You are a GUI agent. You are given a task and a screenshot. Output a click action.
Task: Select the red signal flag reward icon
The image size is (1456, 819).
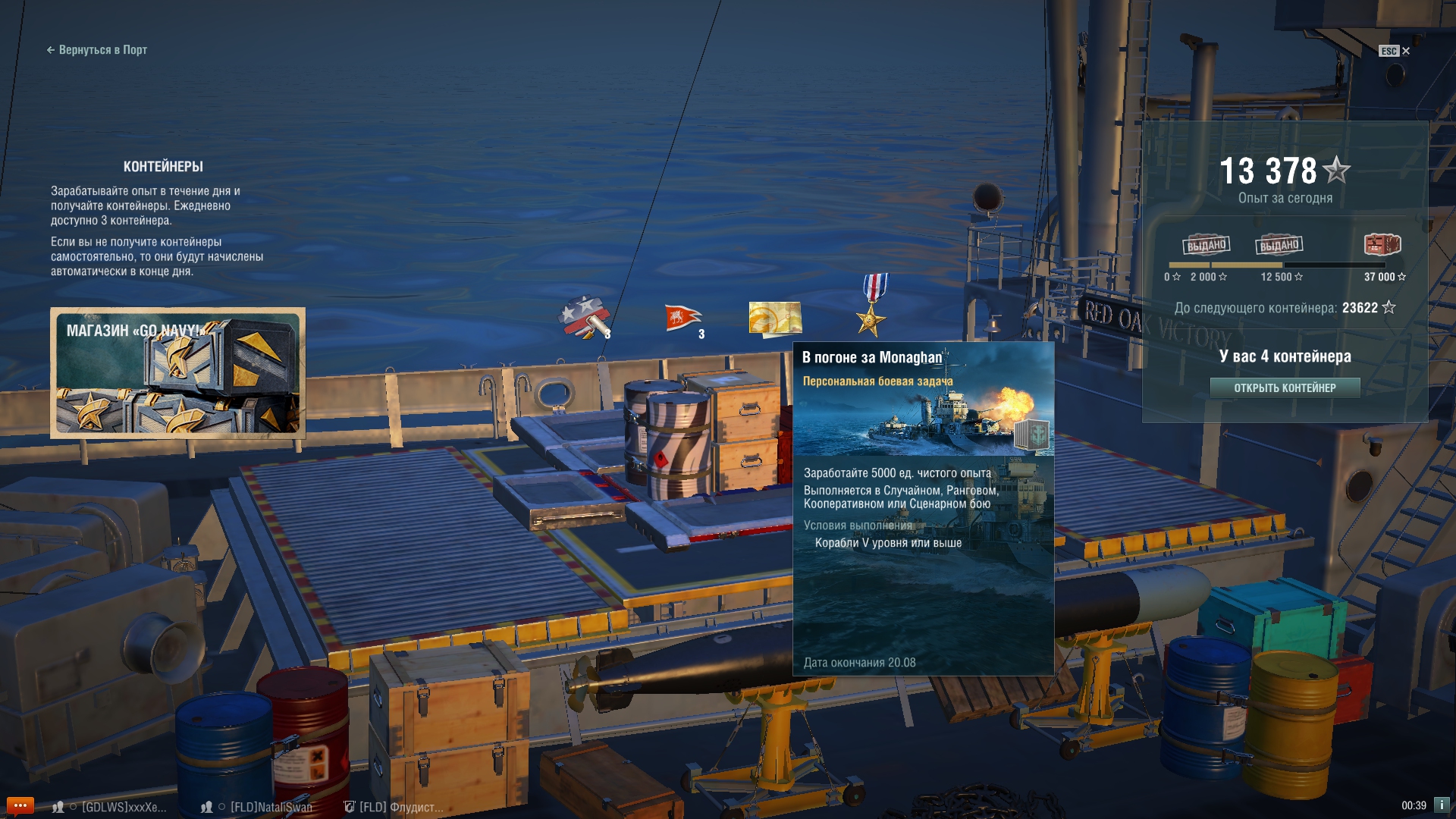tap(682, 318)
